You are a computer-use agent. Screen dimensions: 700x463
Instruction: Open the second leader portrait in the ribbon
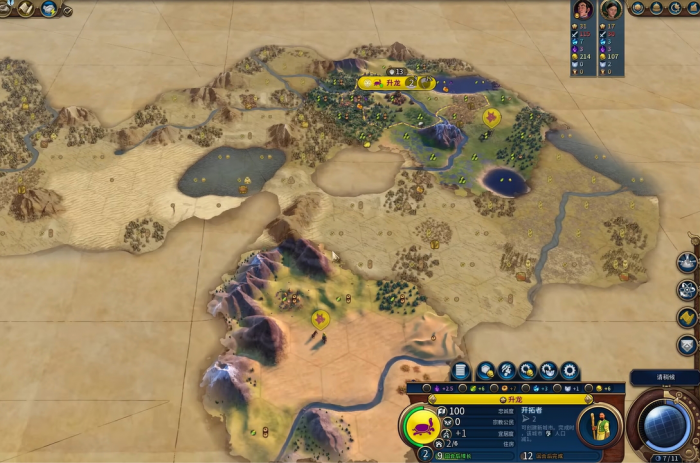coord(612,10)
